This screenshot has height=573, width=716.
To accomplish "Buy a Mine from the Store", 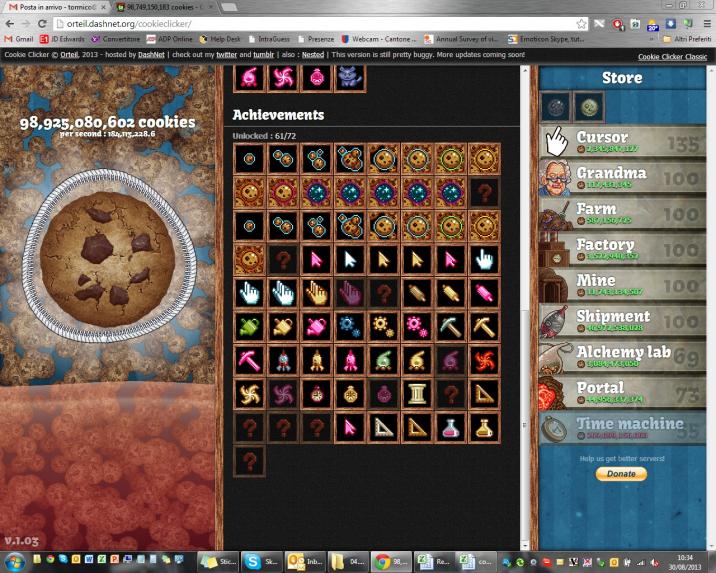I will click(x=622, y=286).
